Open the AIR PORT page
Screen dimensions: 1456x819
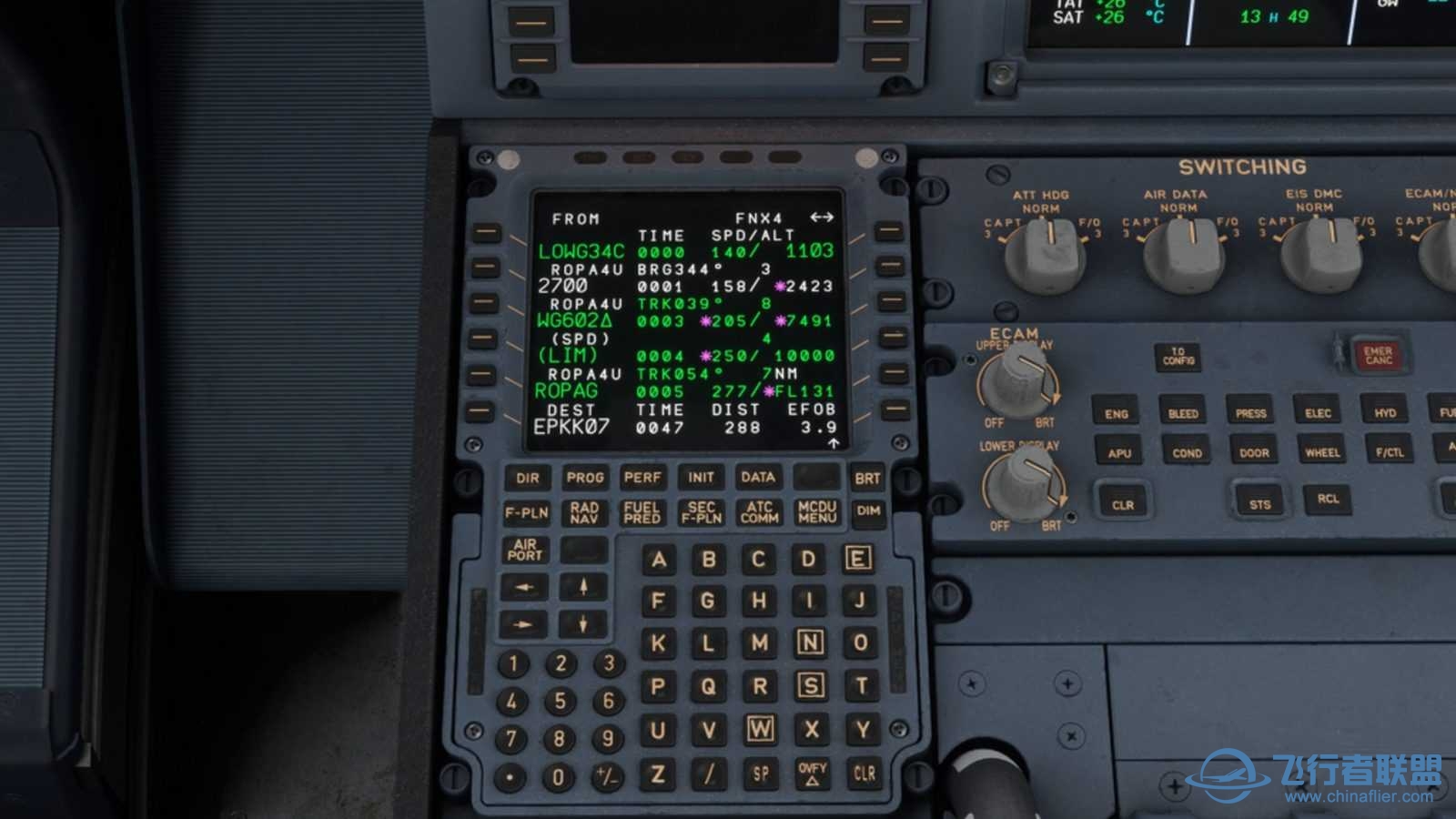(x=526, y=549)
